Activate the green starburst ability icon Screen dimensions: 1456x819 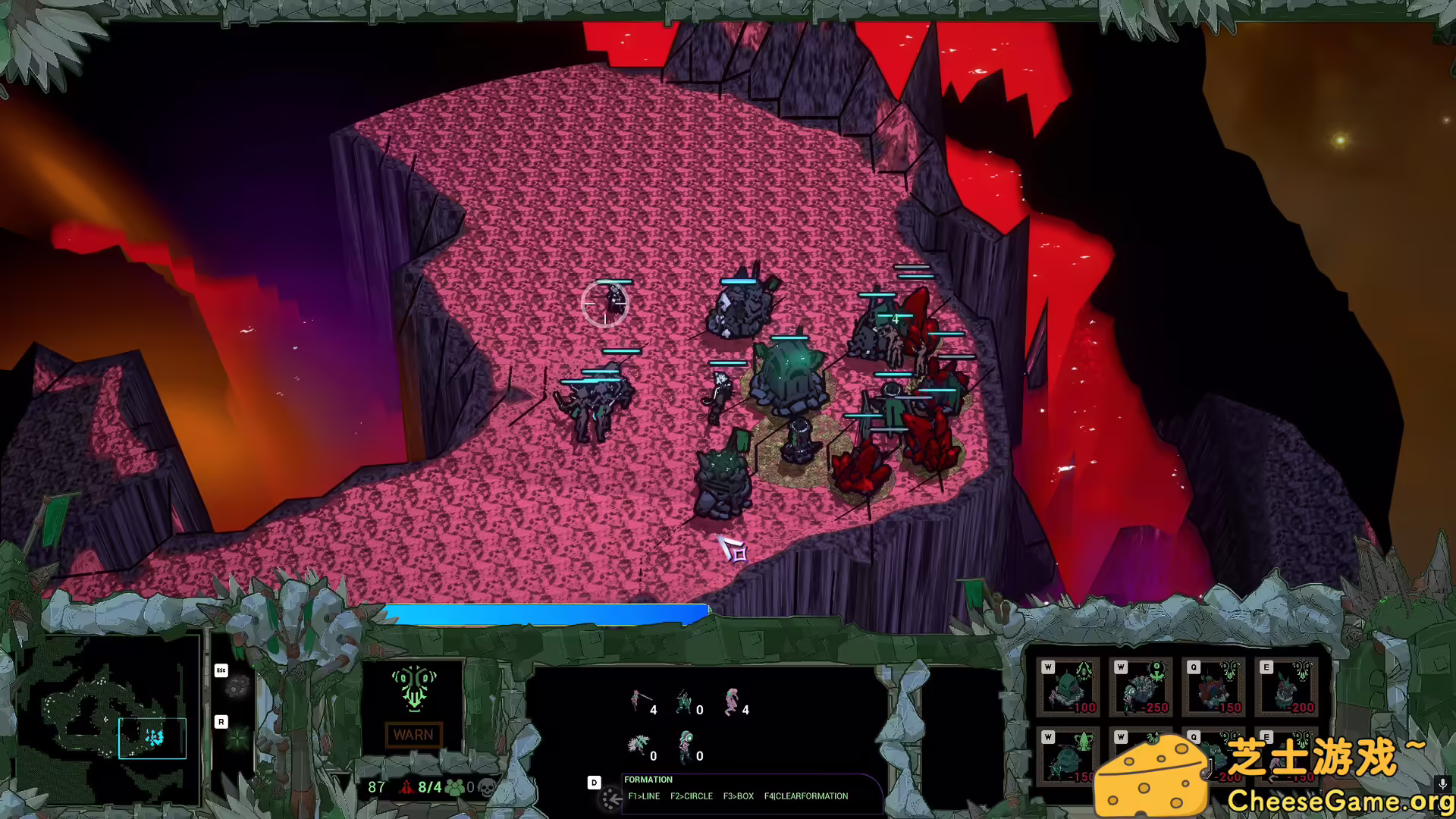[x=238, y=738]
